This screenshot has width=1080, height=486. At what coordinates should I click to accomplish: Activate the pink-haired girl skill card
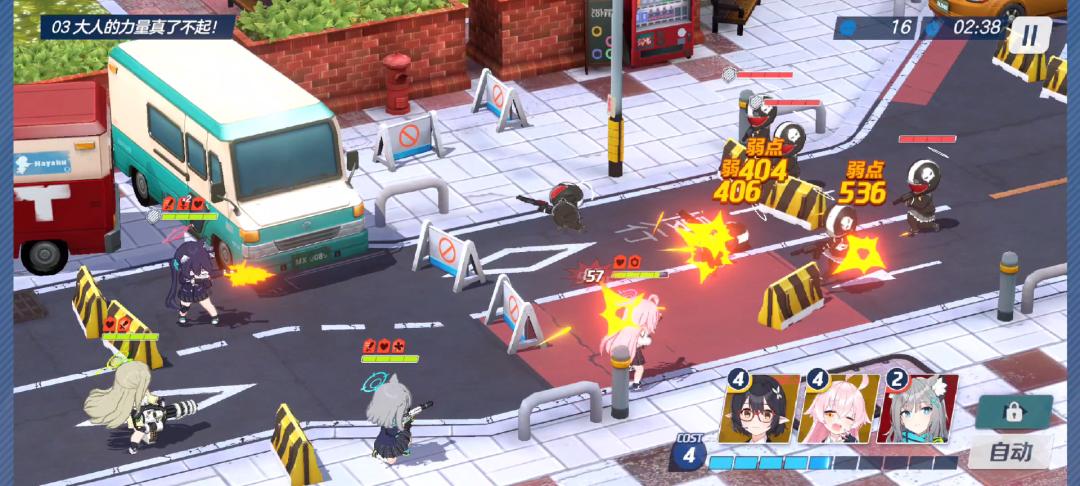[x=838, y=409]
